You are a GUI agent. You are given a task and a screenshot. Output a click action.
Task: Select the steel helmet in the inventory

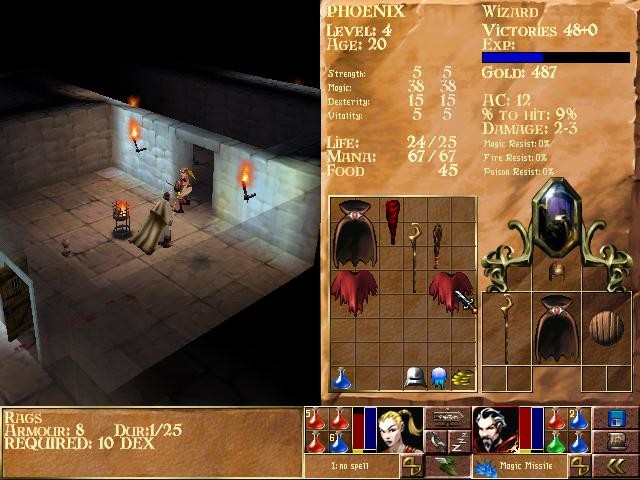point(413,378)
